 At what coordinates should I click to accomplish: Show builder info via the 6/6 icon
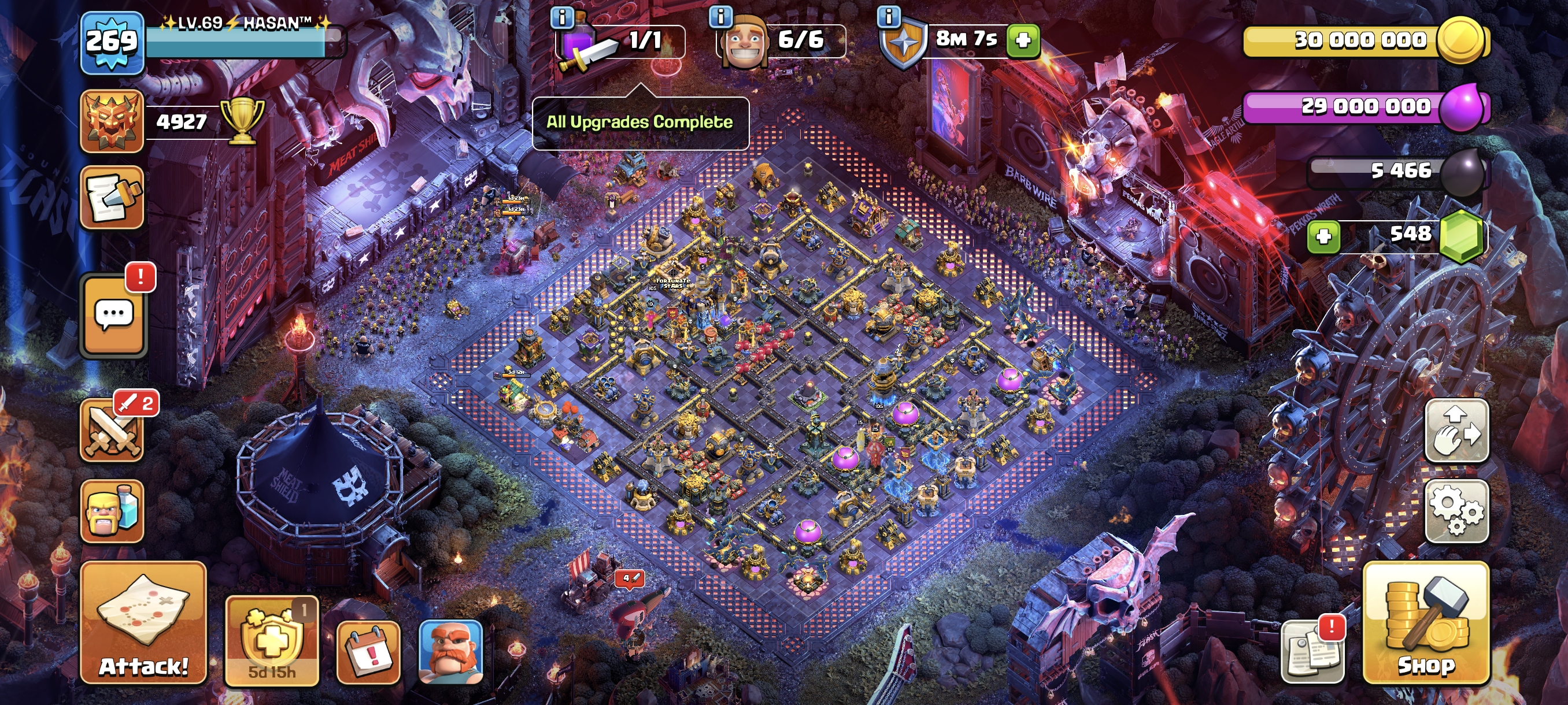(721, 17)
